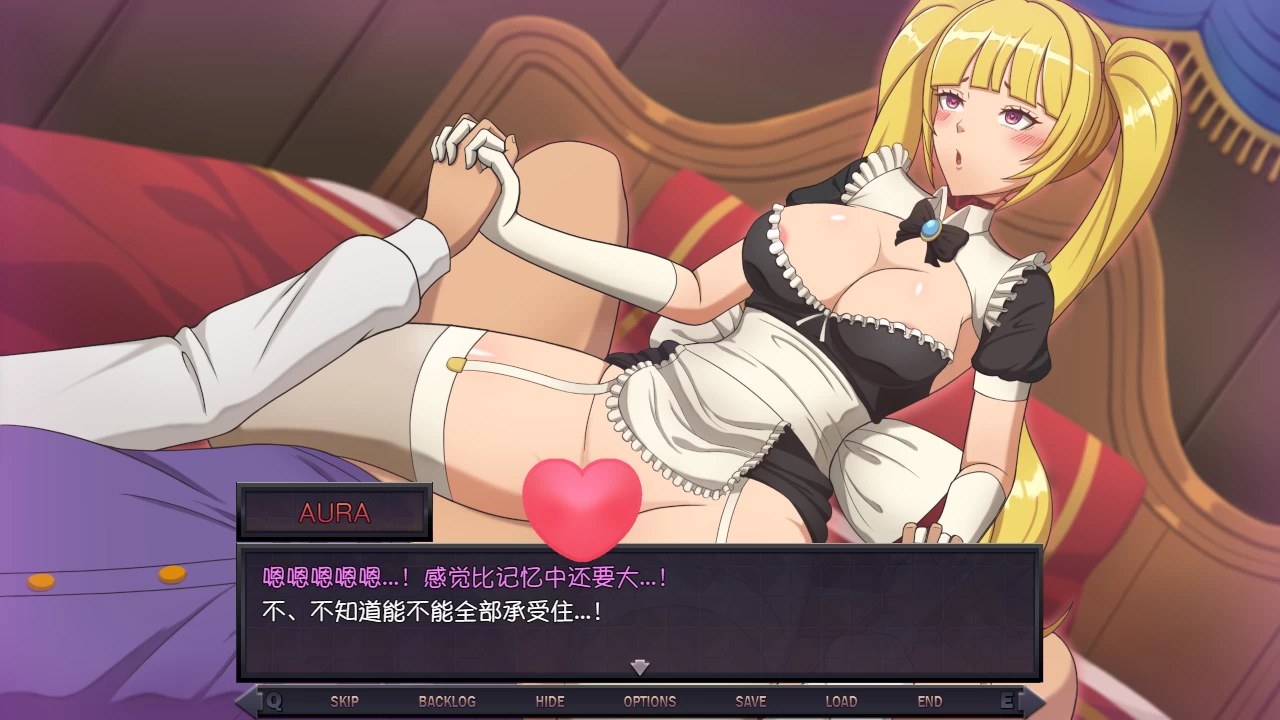Click the left arrow cap of the quick menu bar
The height and width of the screenshot is (720, 1280).
[x=246, y=701]
